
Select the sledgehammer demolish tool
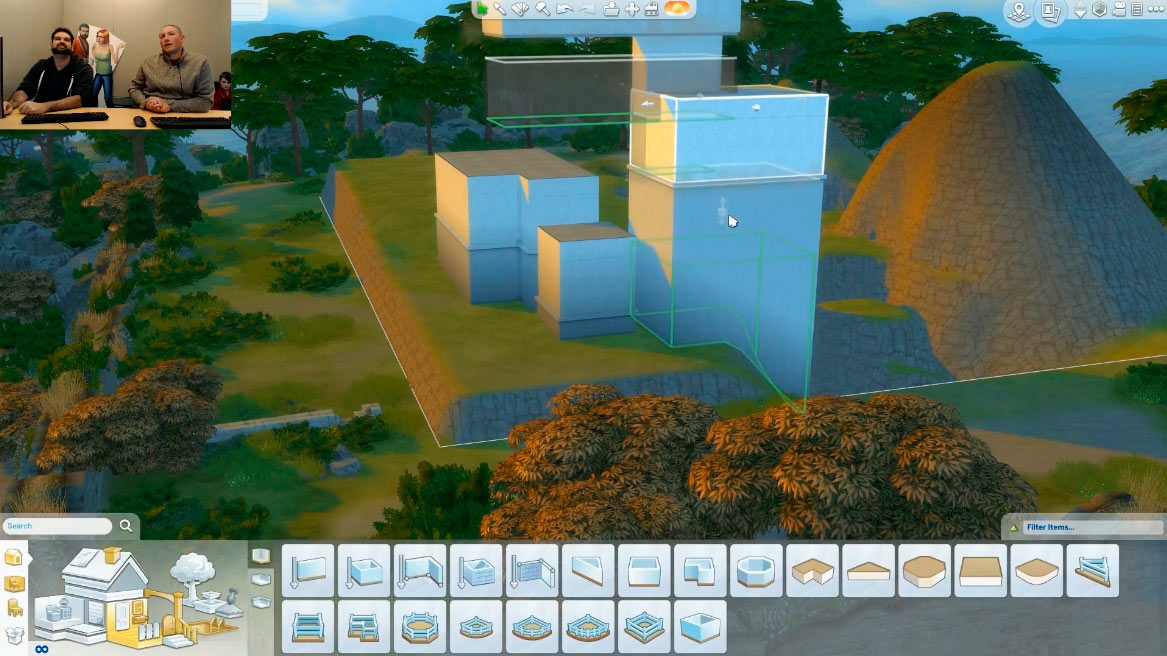543,9
